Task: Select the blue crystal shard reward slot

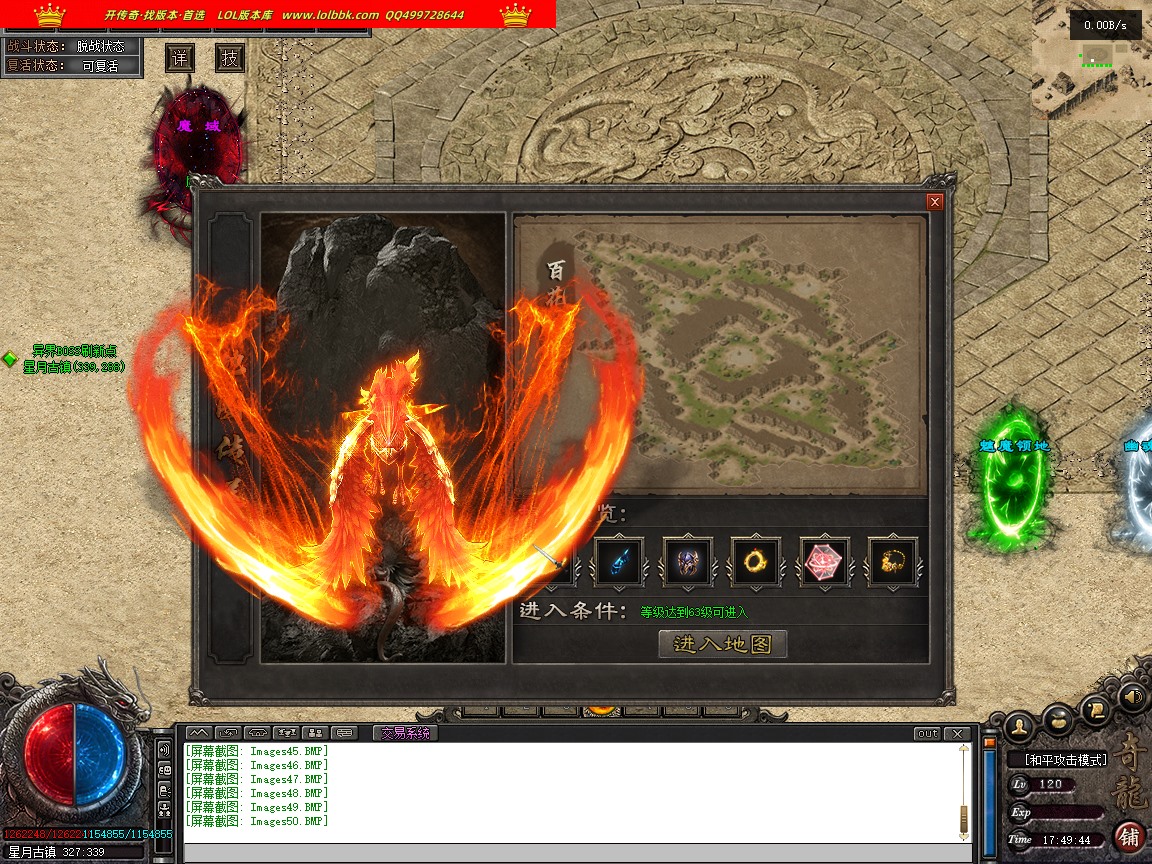Action: pyautogui.click(x=618, y=562)
